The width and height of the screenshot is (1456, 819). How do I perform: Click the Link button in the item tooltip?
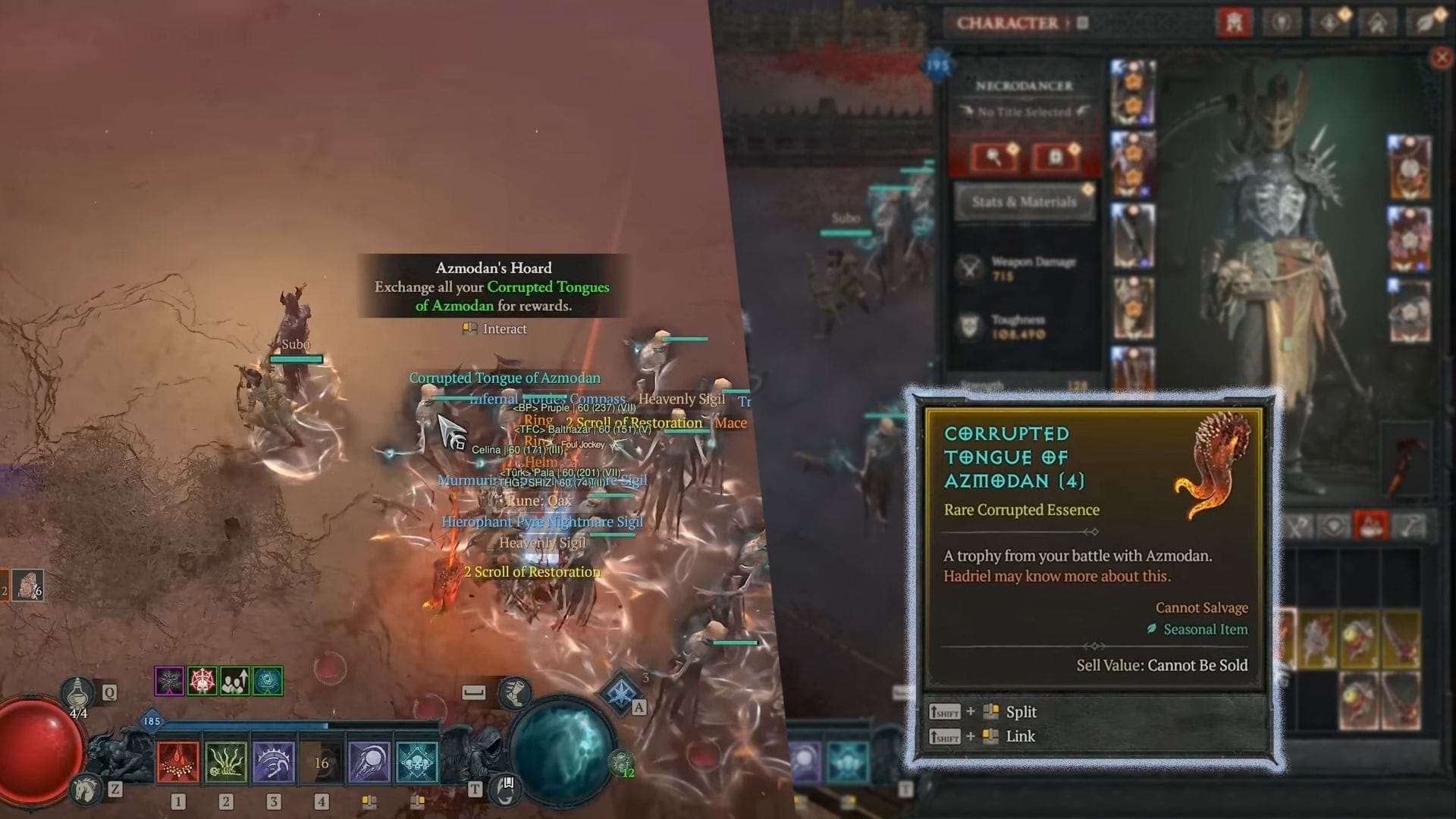pos(1021,736)
